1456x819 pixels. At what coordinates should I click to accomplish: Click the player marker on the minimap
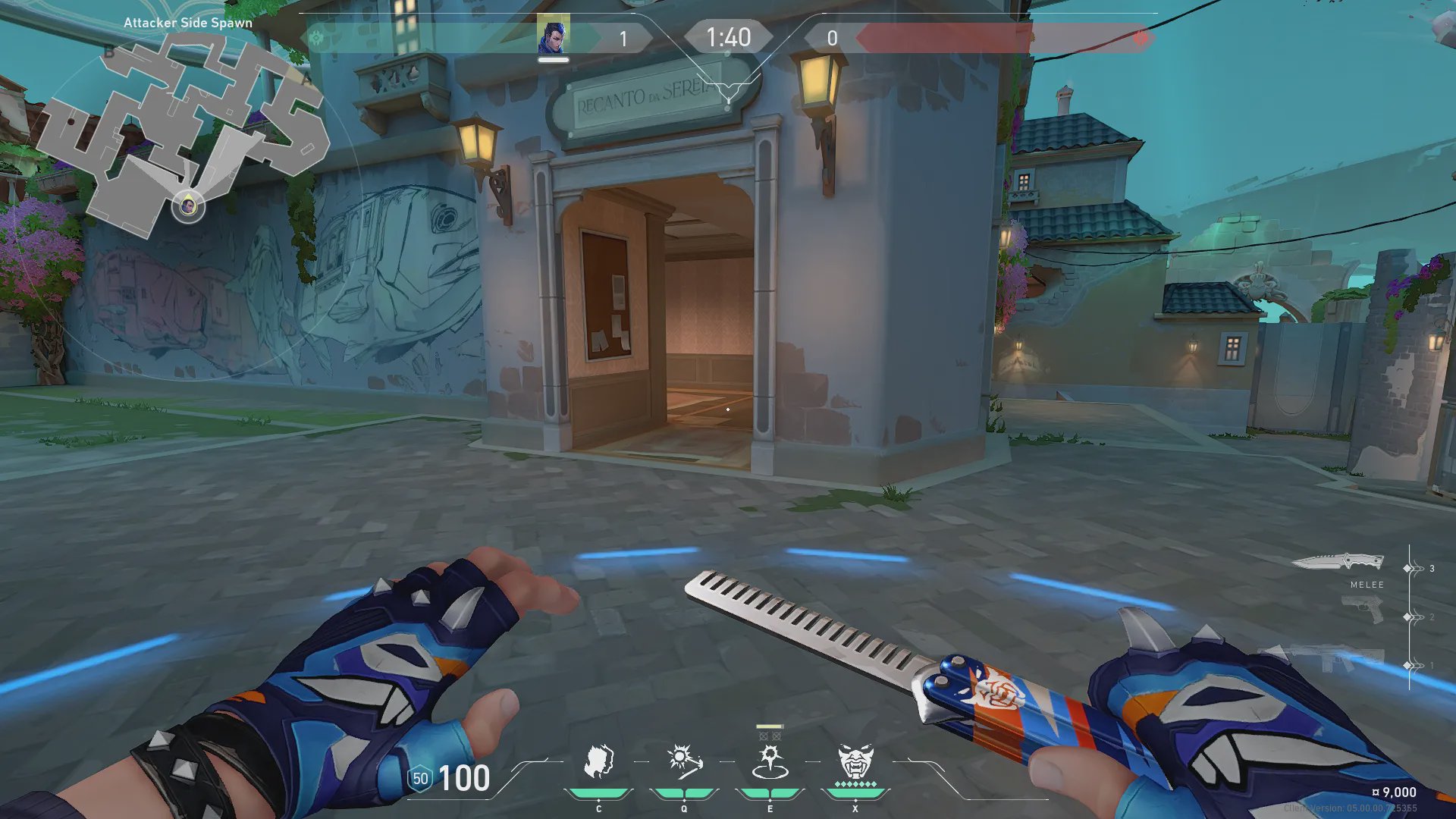coord(188,206)
